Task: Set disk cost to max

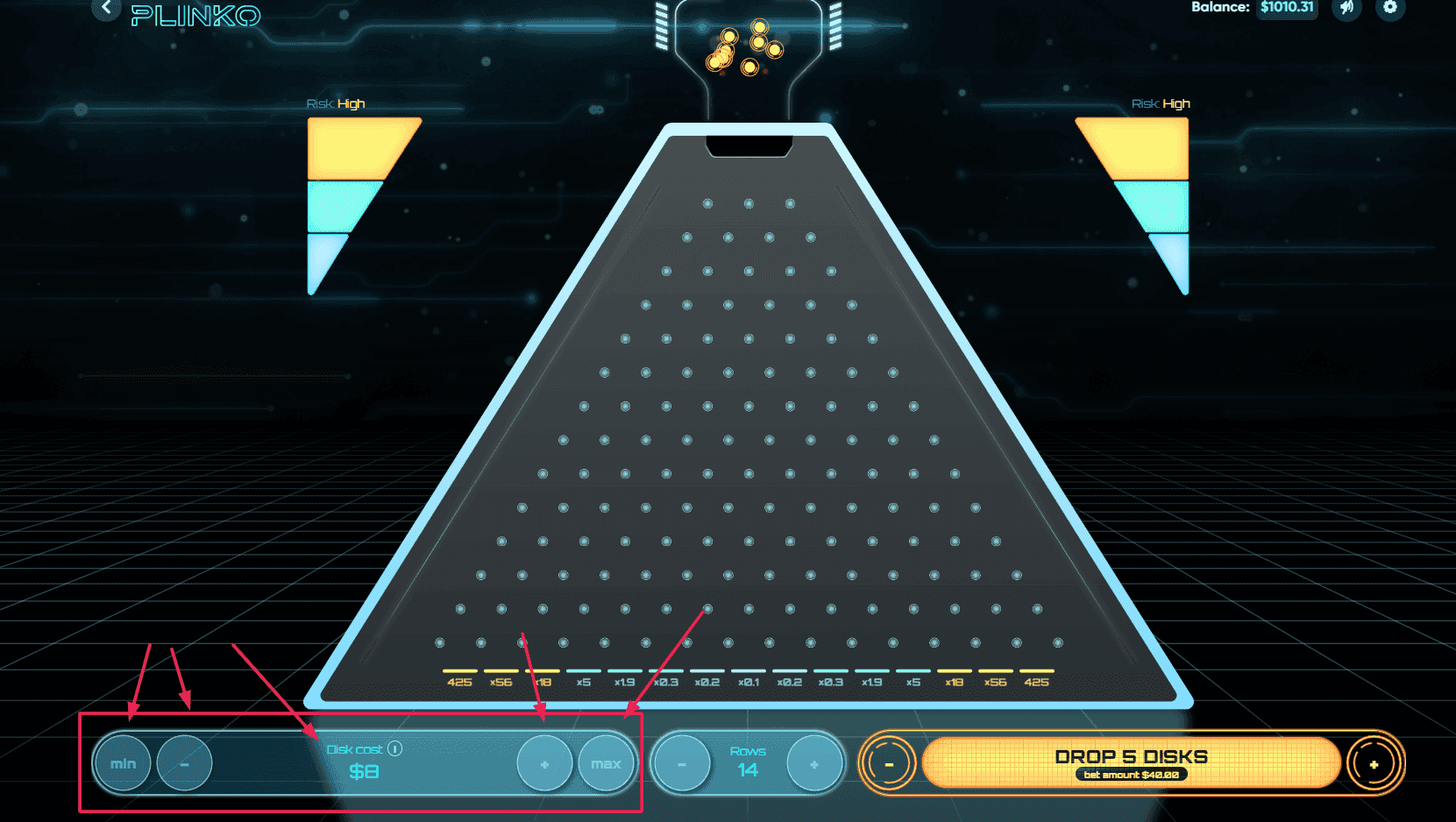Action: [606, 764]
